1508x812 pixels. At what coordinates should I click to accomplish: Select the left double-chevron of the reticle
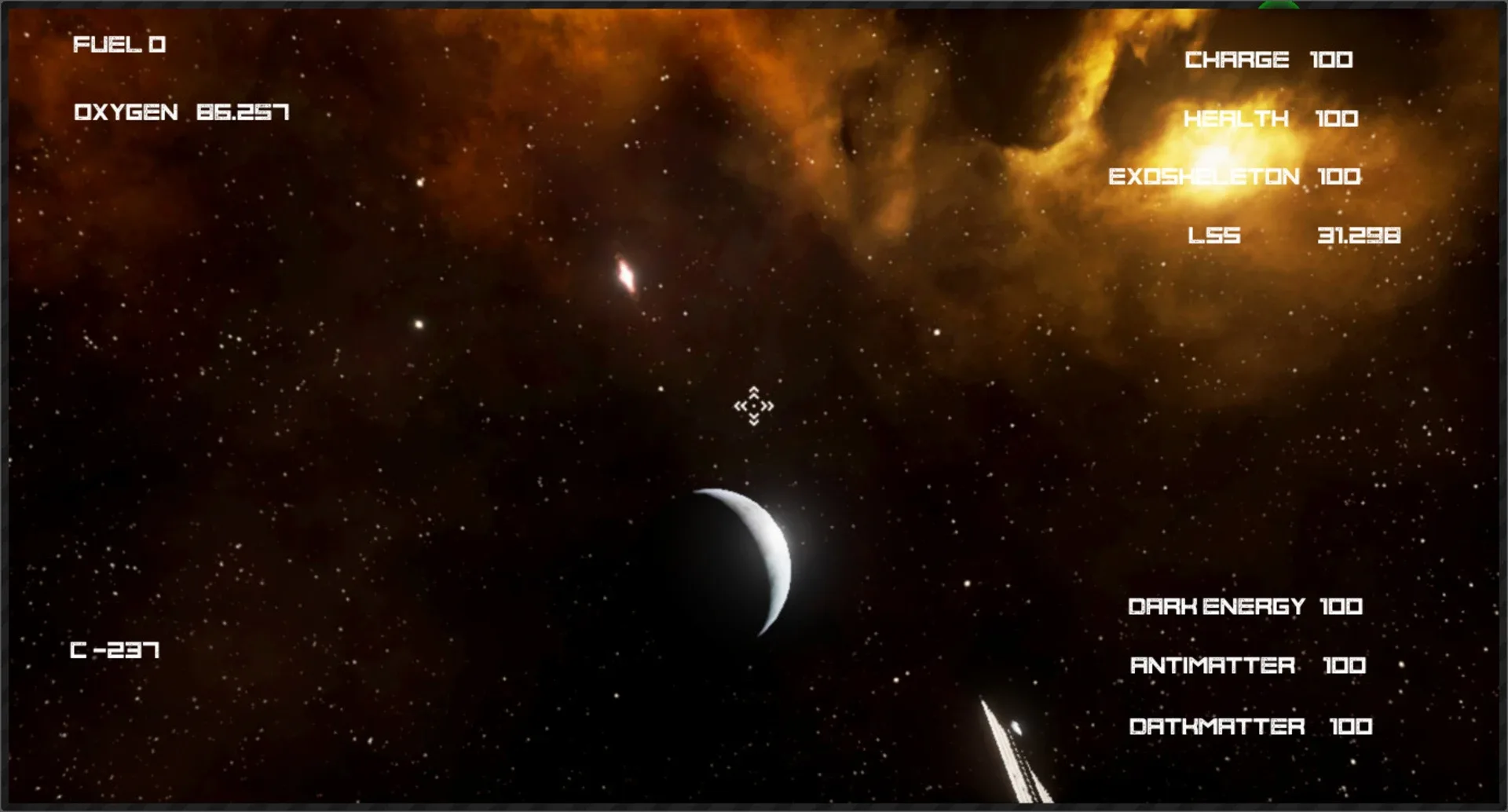pos(740,406)
